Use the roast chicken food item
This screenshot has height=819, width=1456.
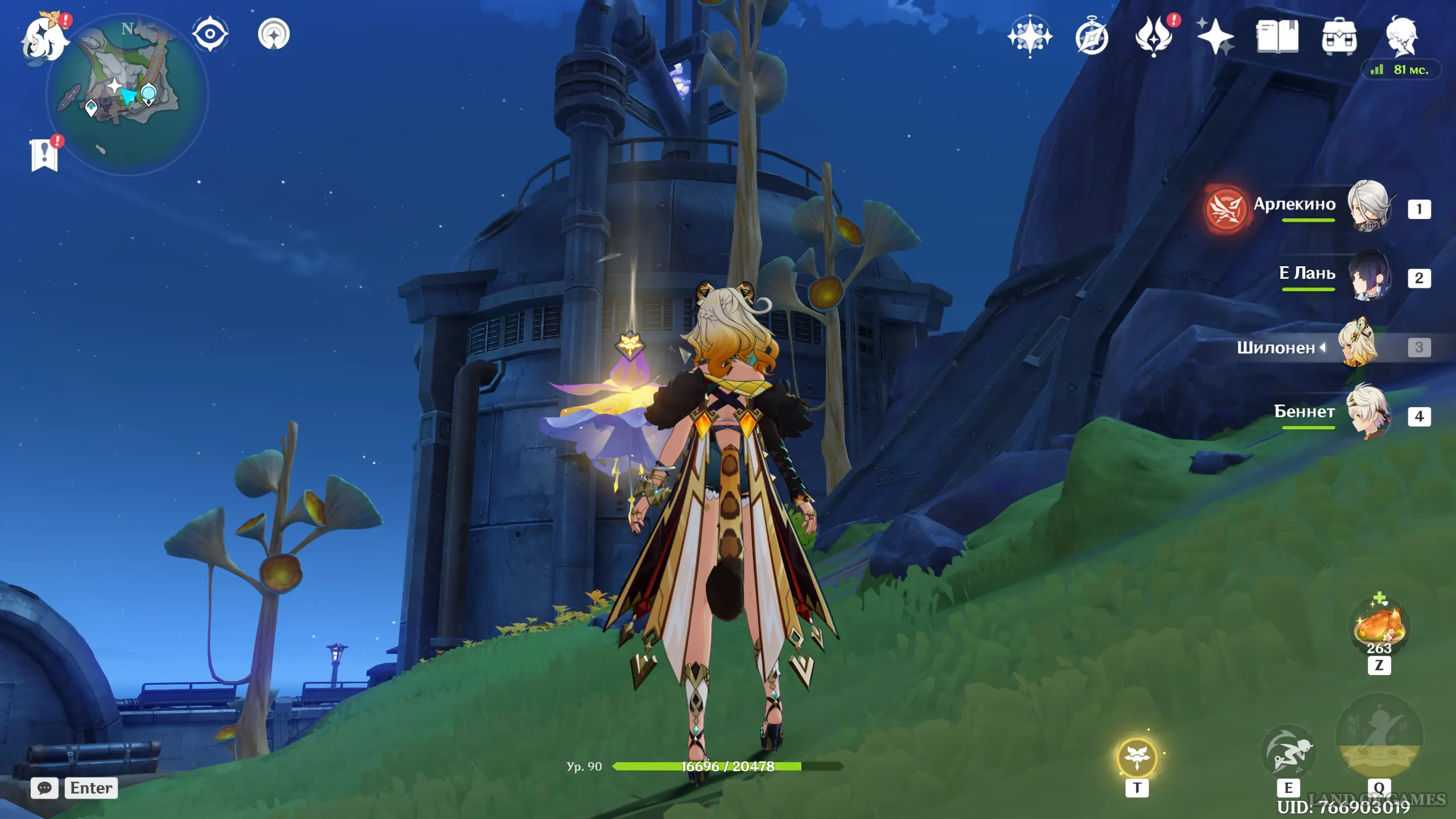pyautogui.click(x=1379, y=627)
